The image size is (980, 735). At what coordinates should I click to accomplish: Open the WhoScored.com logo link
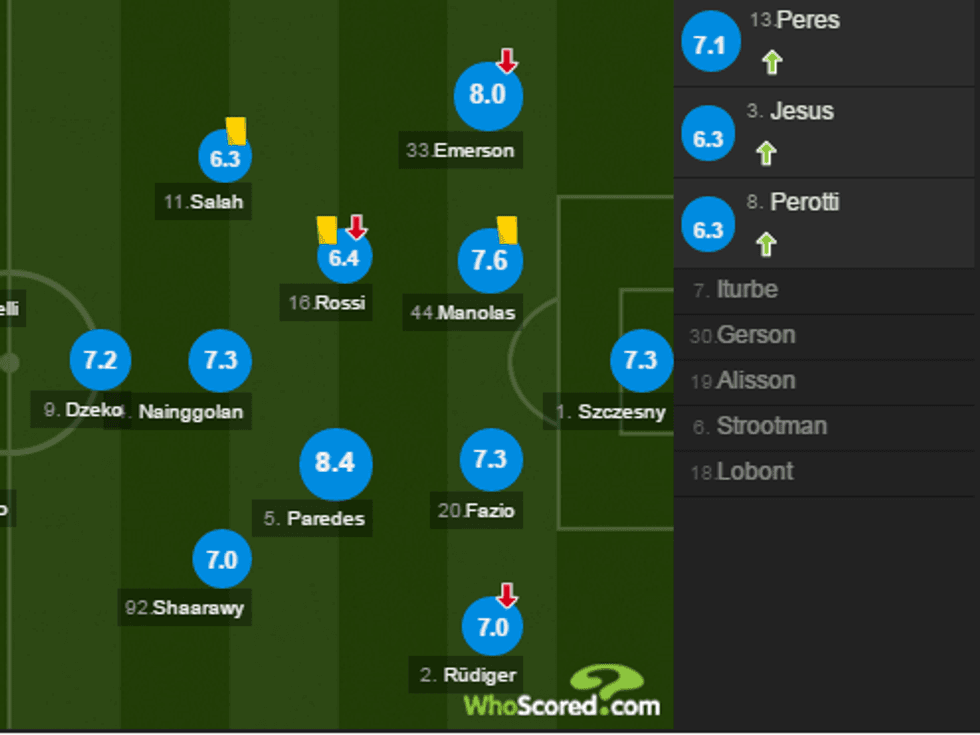pyautogui.click(x=562, y=692)
